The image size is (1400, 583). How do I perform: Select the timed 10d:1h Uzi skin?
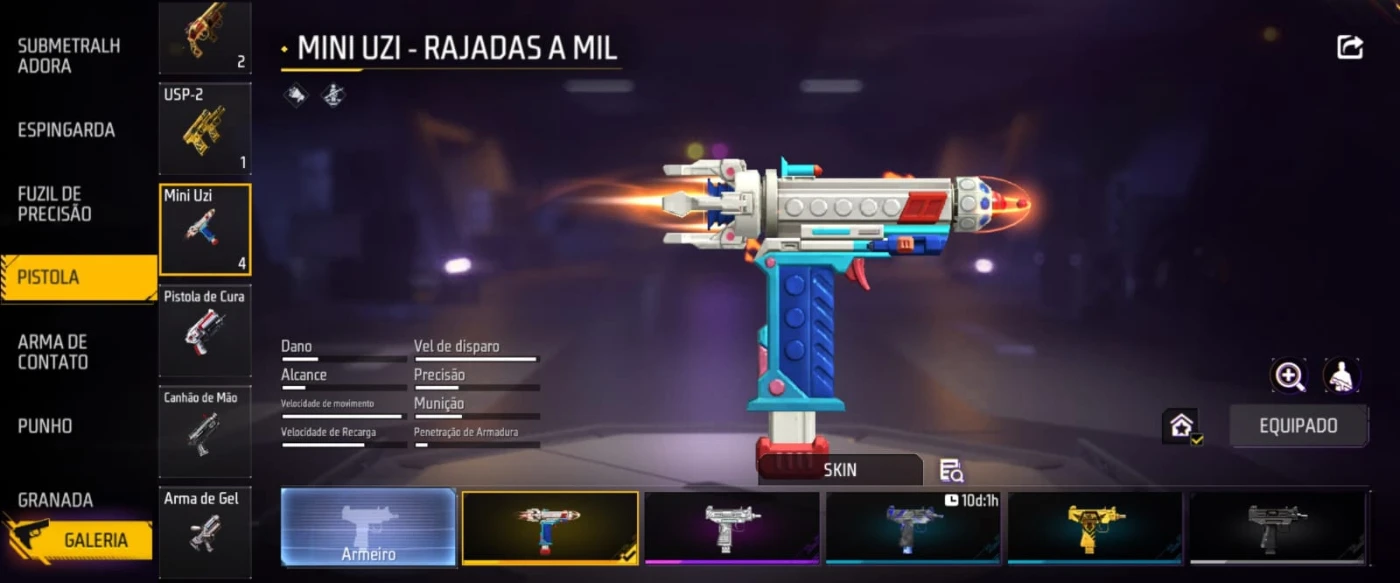914,527
